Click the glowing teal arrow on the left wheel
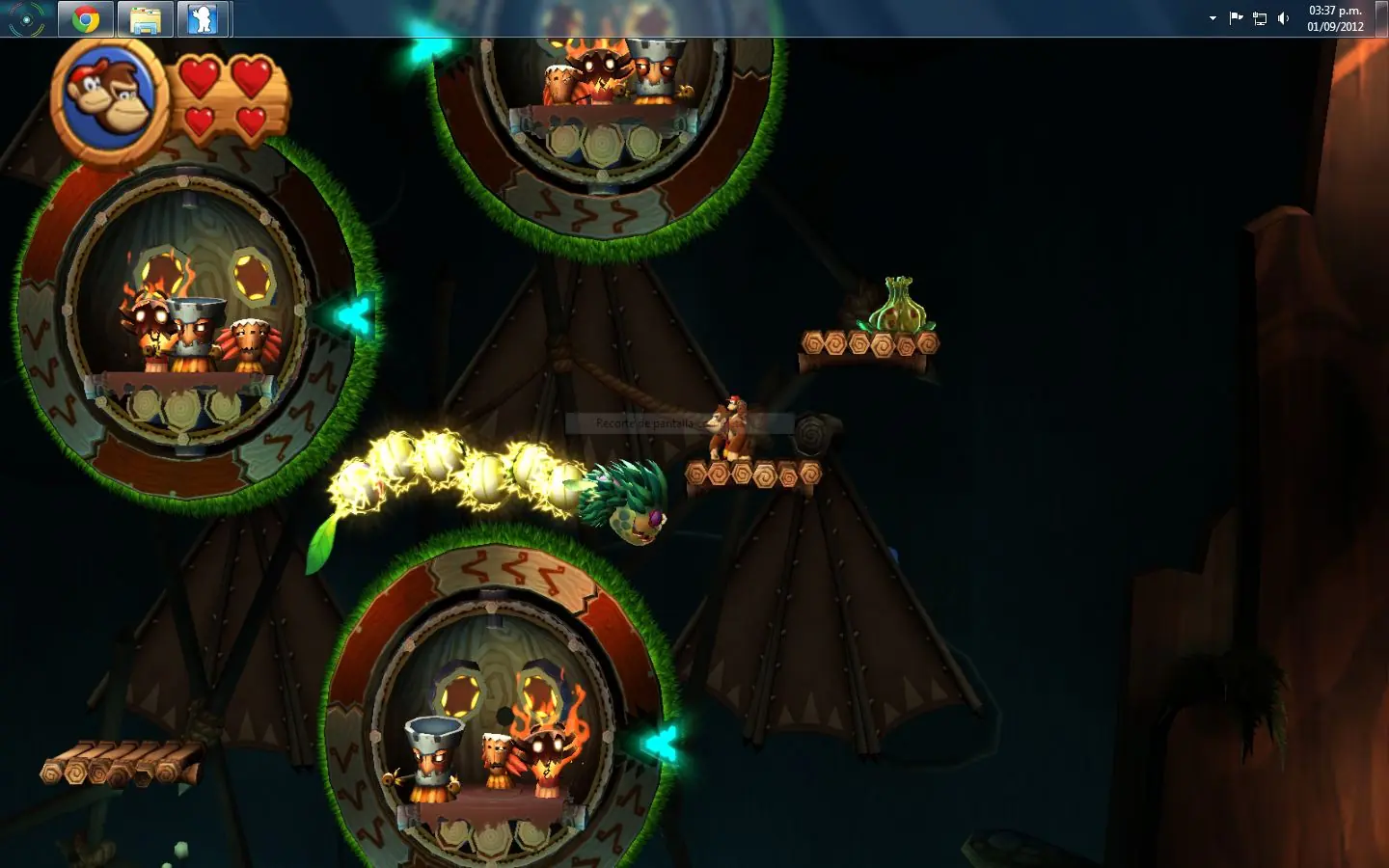 pos(352,313)
